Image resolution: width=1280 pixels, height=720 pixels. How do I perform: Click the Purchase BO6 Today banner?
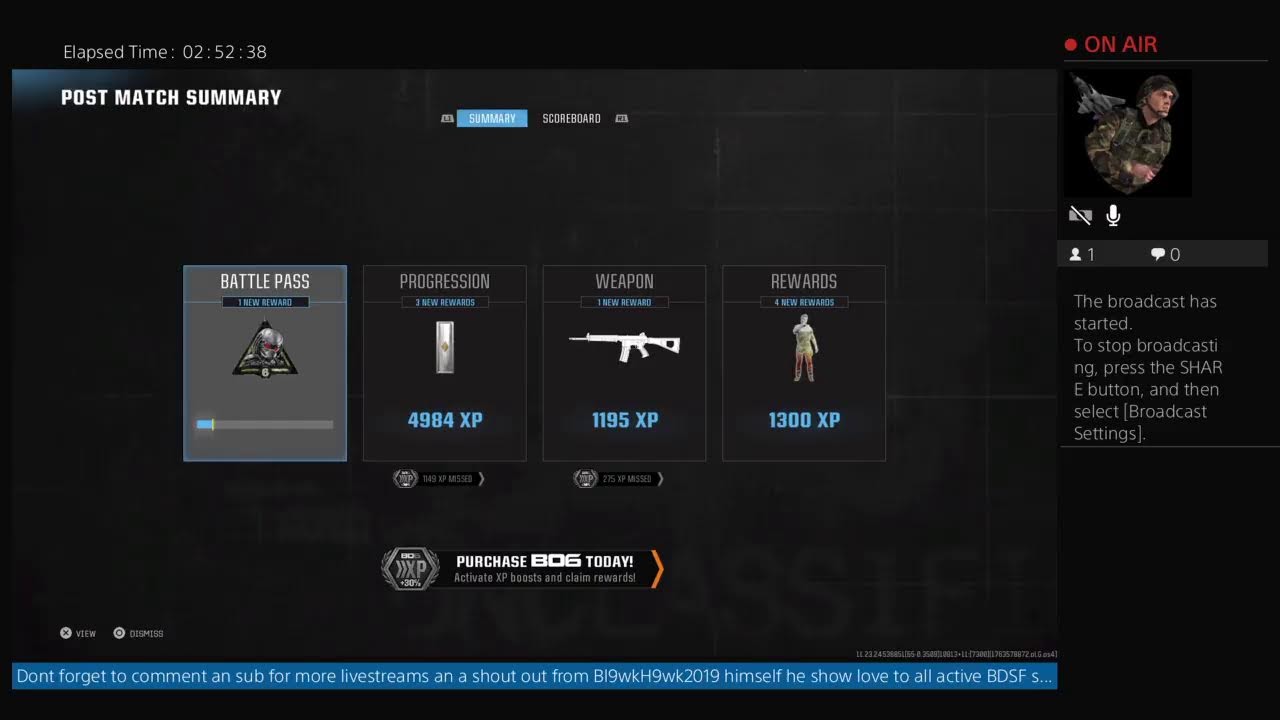523,568
